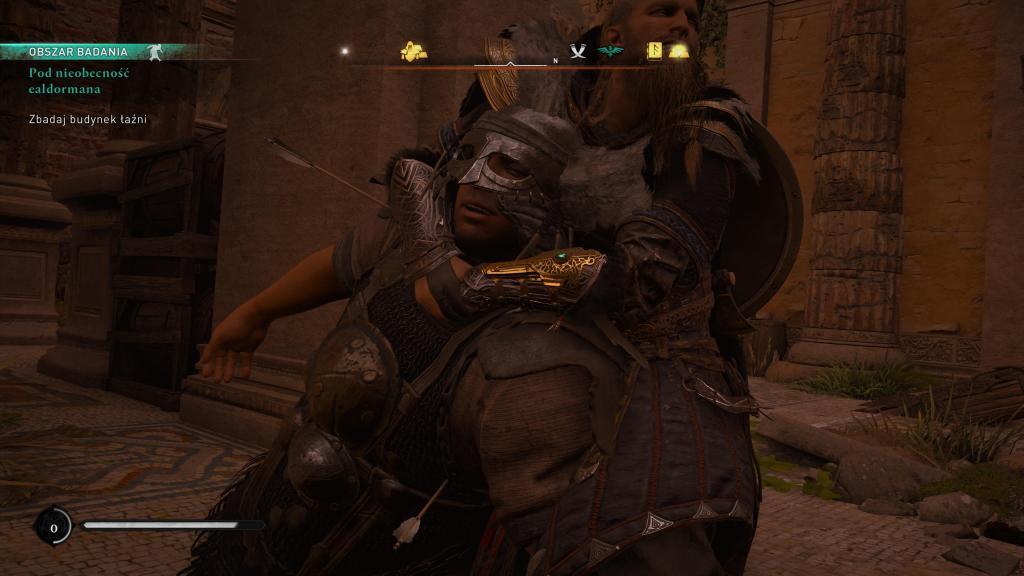Click the white dot marker on the compass
1024x576 pixels.
tap(346, 50)
